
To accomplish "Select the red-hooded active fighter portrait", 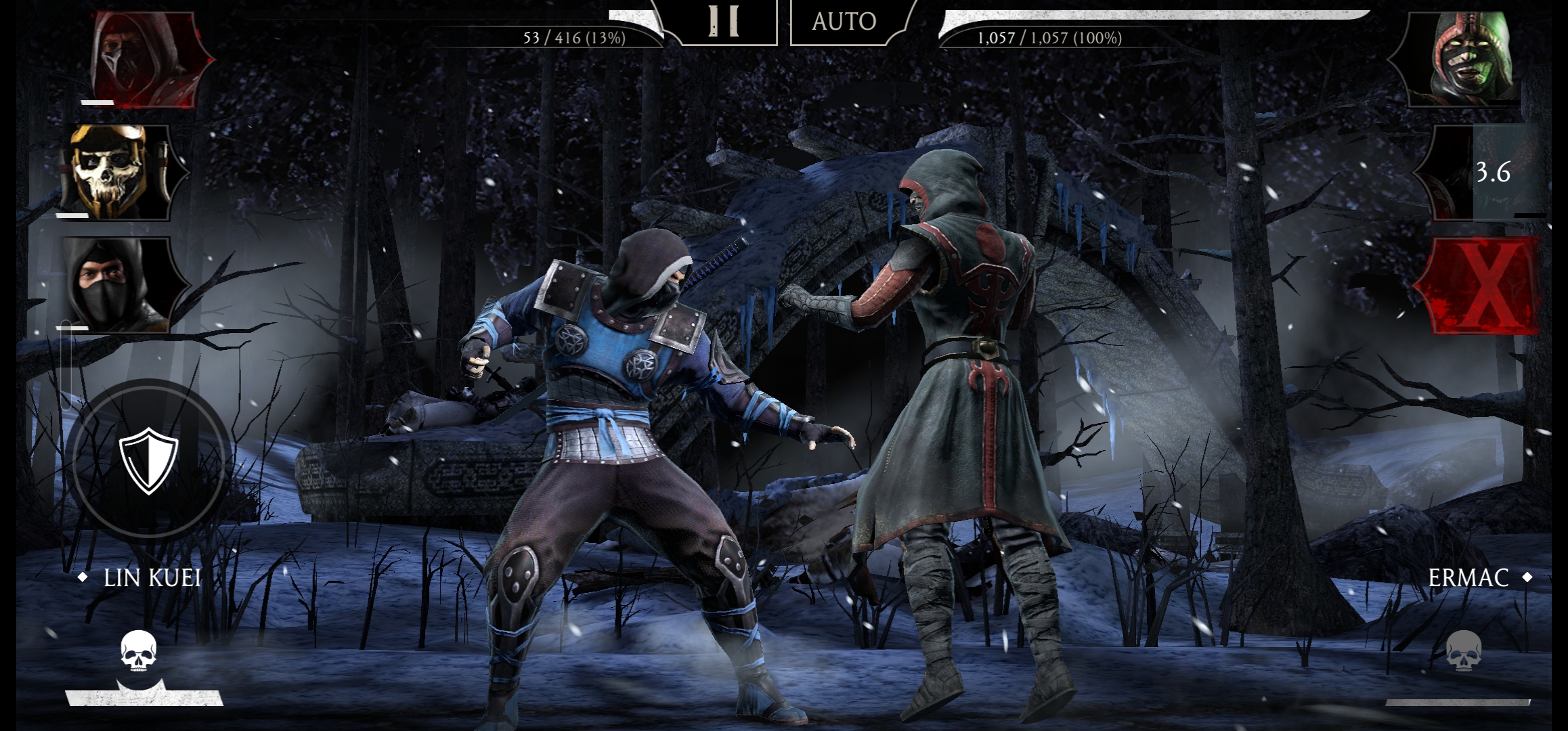I will [x=144, y=60].
